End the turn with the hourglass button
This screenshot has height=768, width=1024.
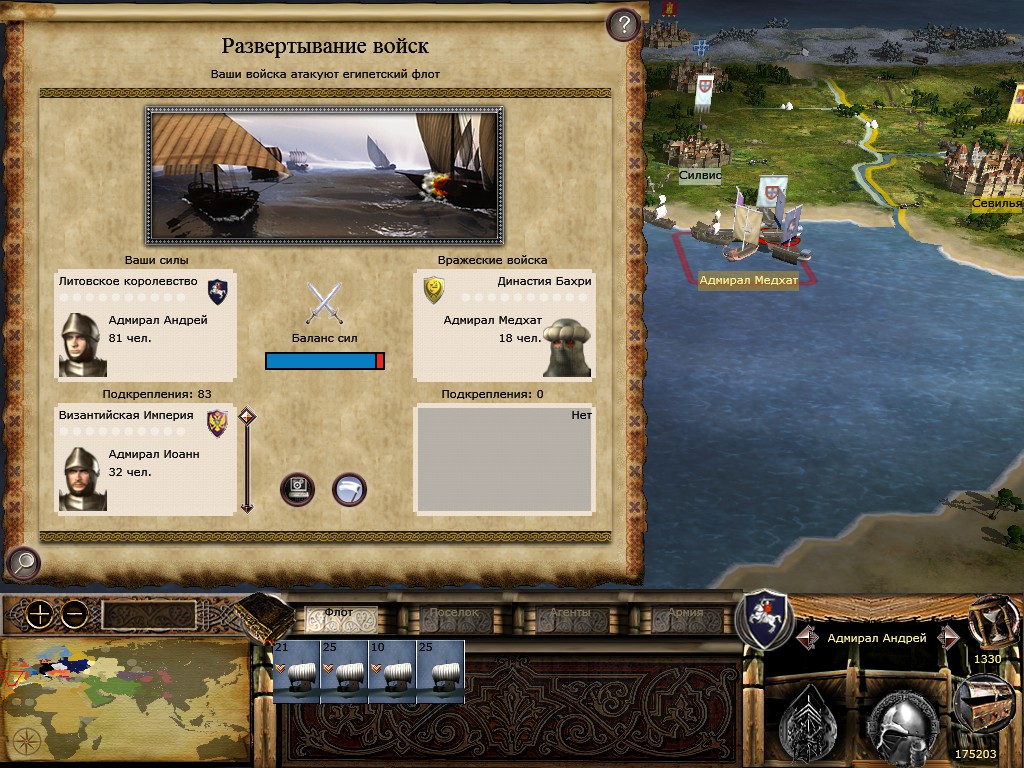pyautogui.click(x=987, y=620)
